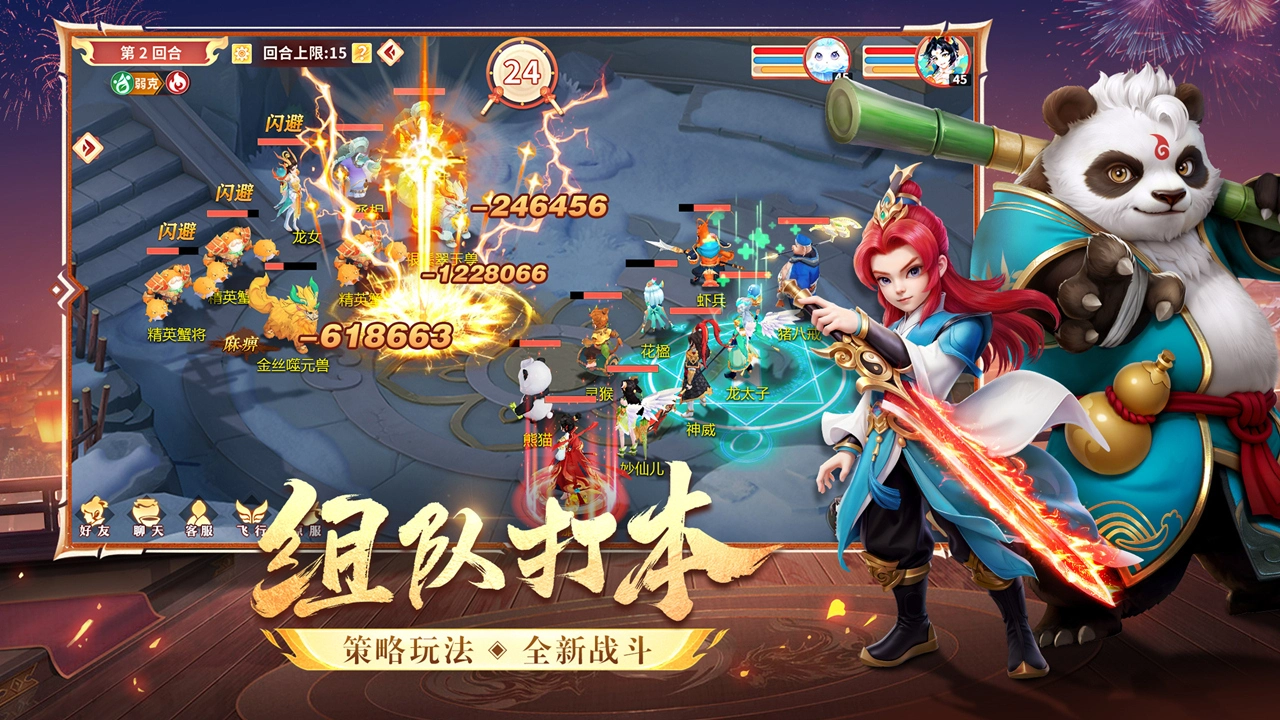Click the level 45 badge on left portrait
Image resolution: width=1280 pixels, height=720 pixels.
(x=843, y=77)
